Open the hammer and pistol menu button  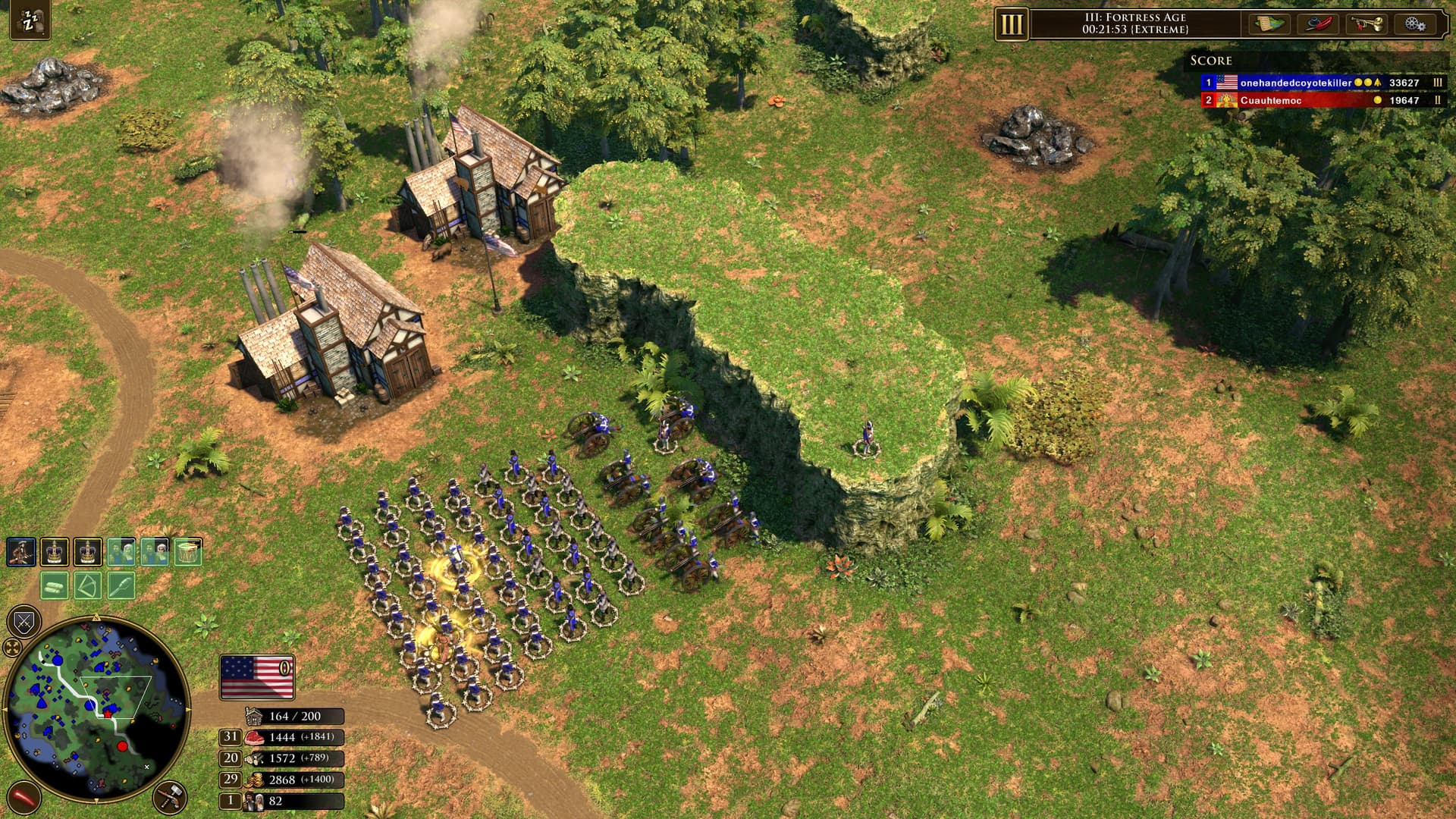pyautogui.click(x=169, y=797)
